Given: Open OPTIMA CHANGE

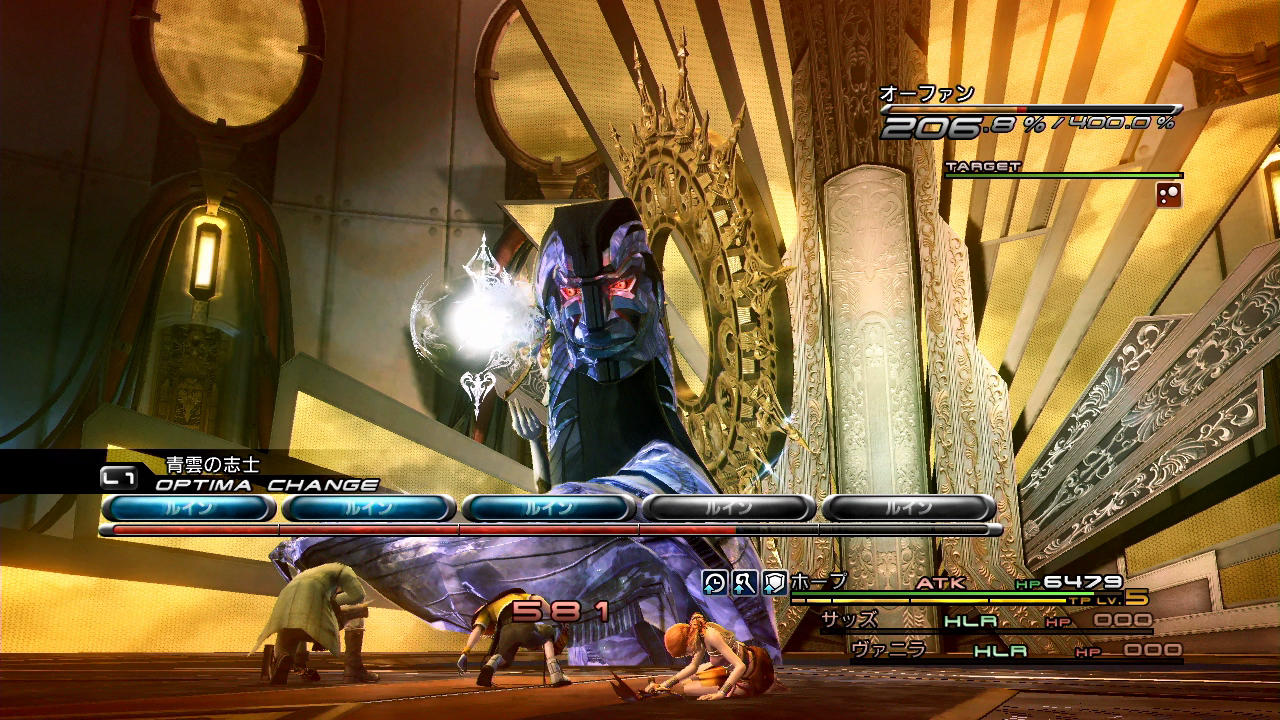Looking at the screenshot, I should coord(267,485).
